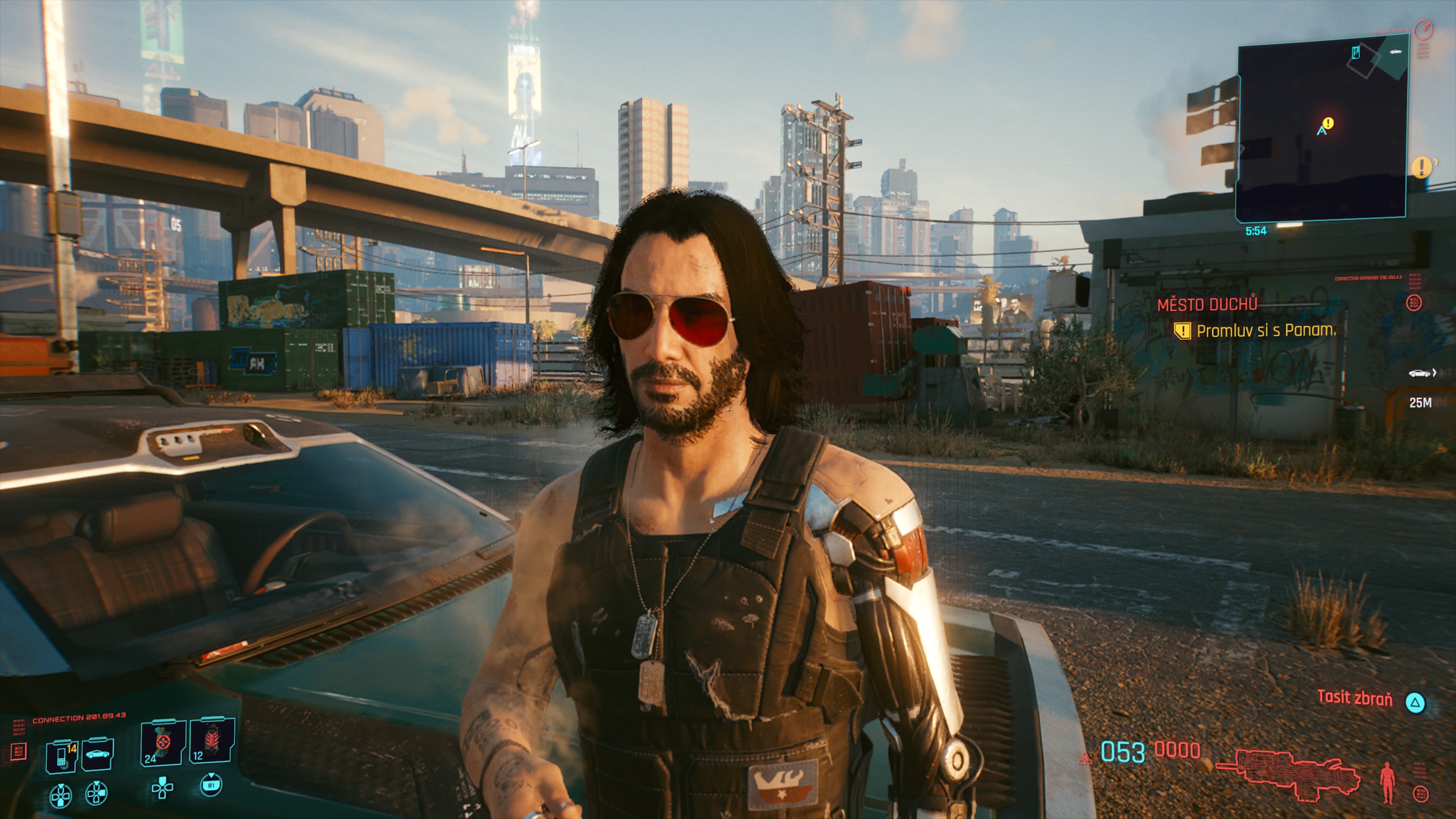Click the compass icon above the minimap

tap(1423, 30)
